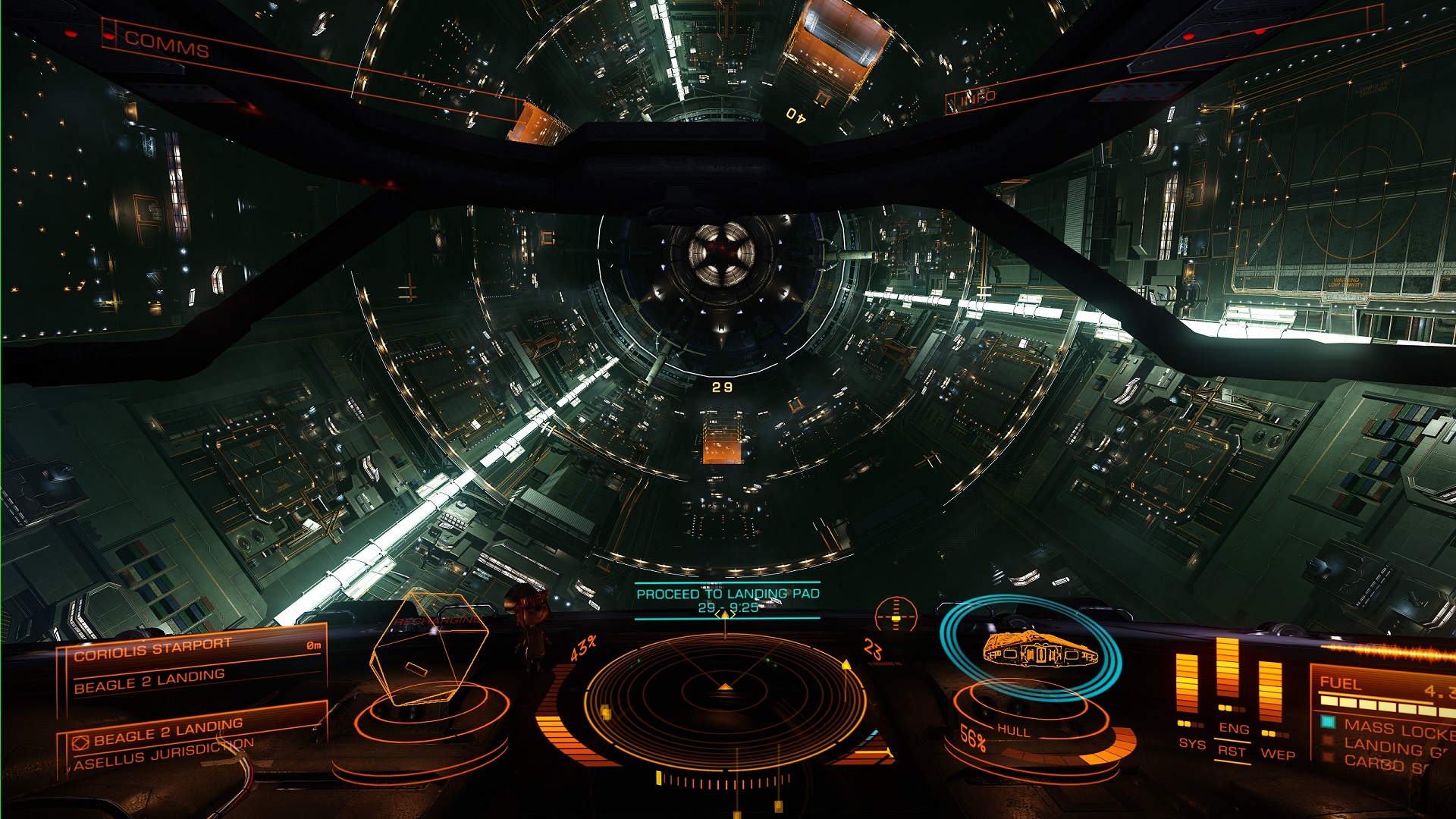Select the ENG power distributor label
This screenshot has width=1456, height=819.
click(1234, 729)
